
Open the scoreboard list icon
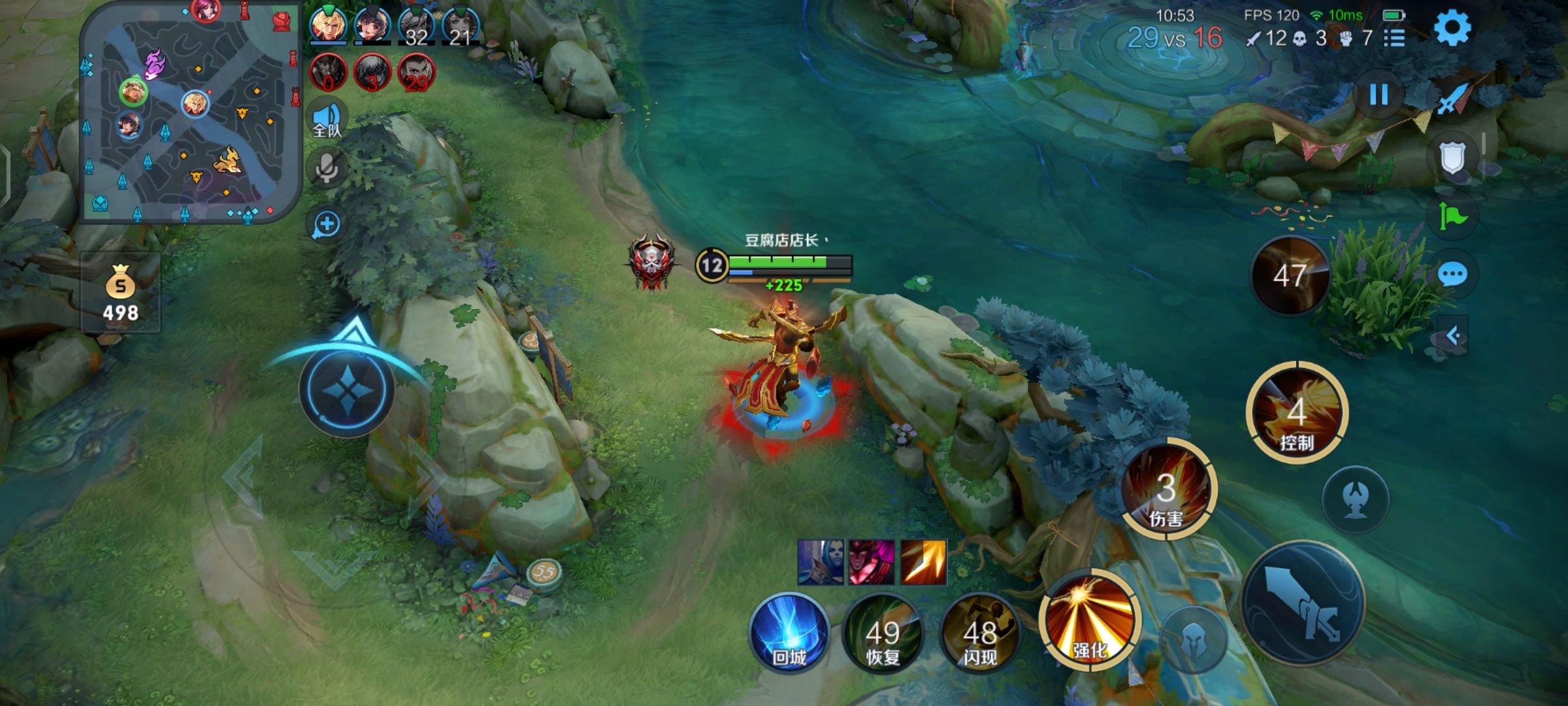click(1394, 39)
